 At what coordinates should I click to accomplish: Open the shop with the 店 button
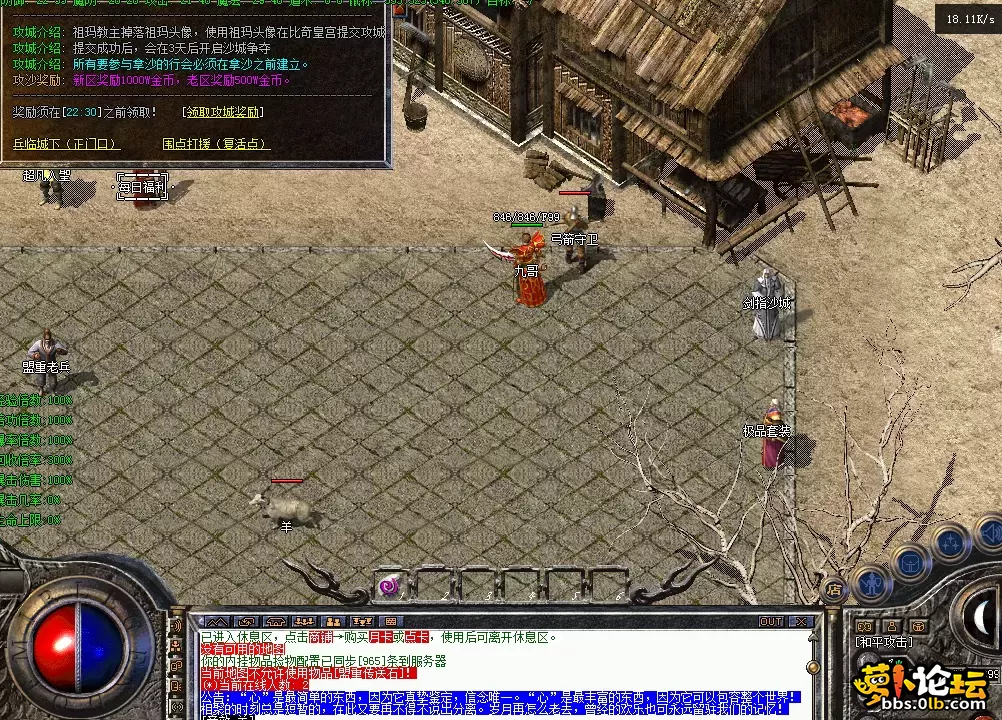832,589
